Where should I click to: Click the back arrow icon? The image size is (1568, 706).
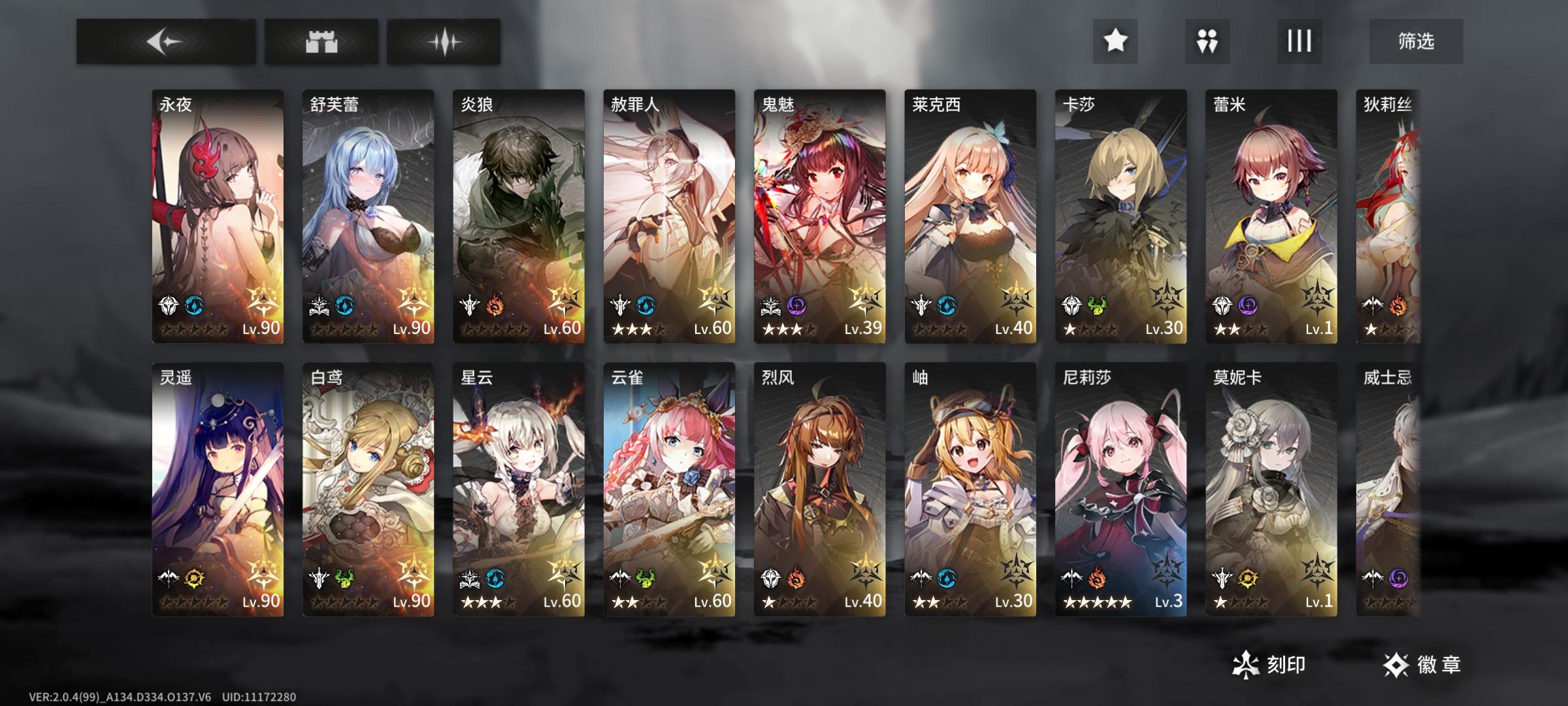click(x=165, y=41)
